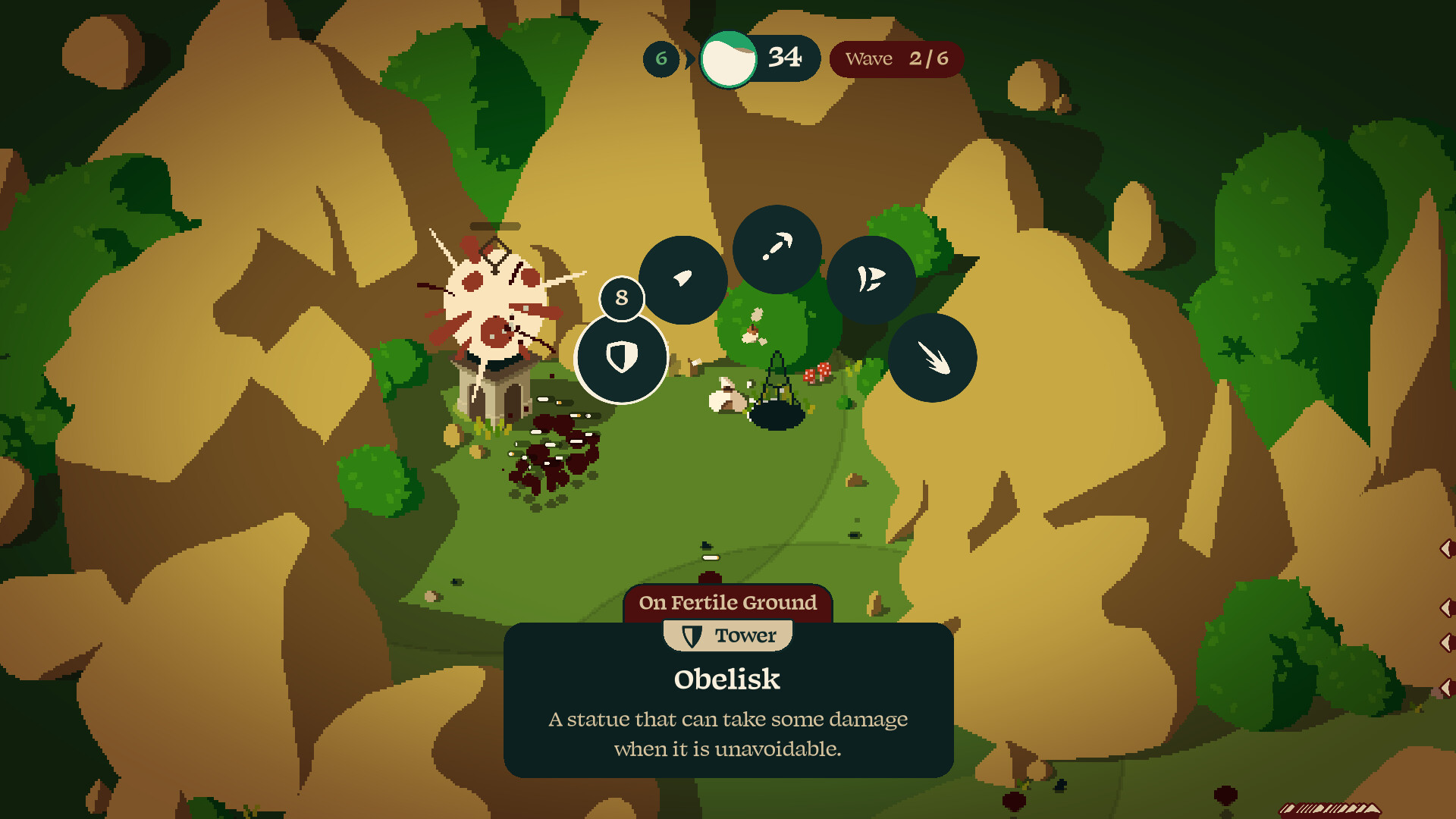Image resolution: width=1456 pixels, height=819 pixels.
Task: Select the triple claw tower option
Action: coord(871,279)
